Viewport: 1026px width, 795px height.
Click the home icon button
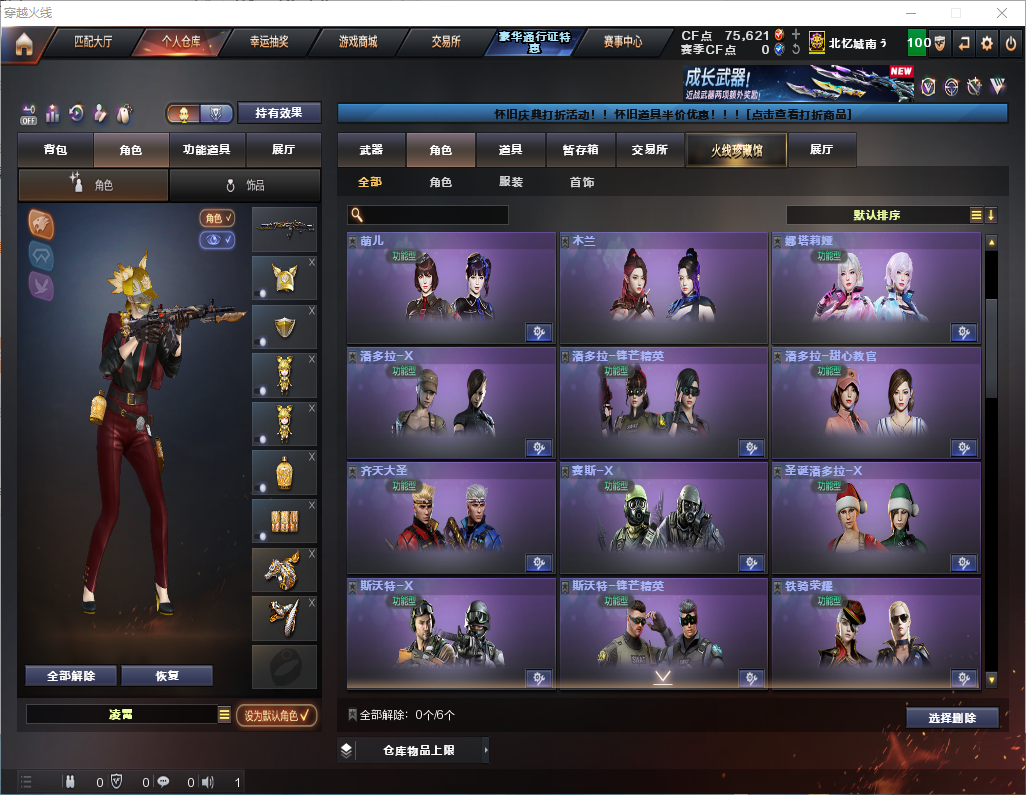coord(24,43)
